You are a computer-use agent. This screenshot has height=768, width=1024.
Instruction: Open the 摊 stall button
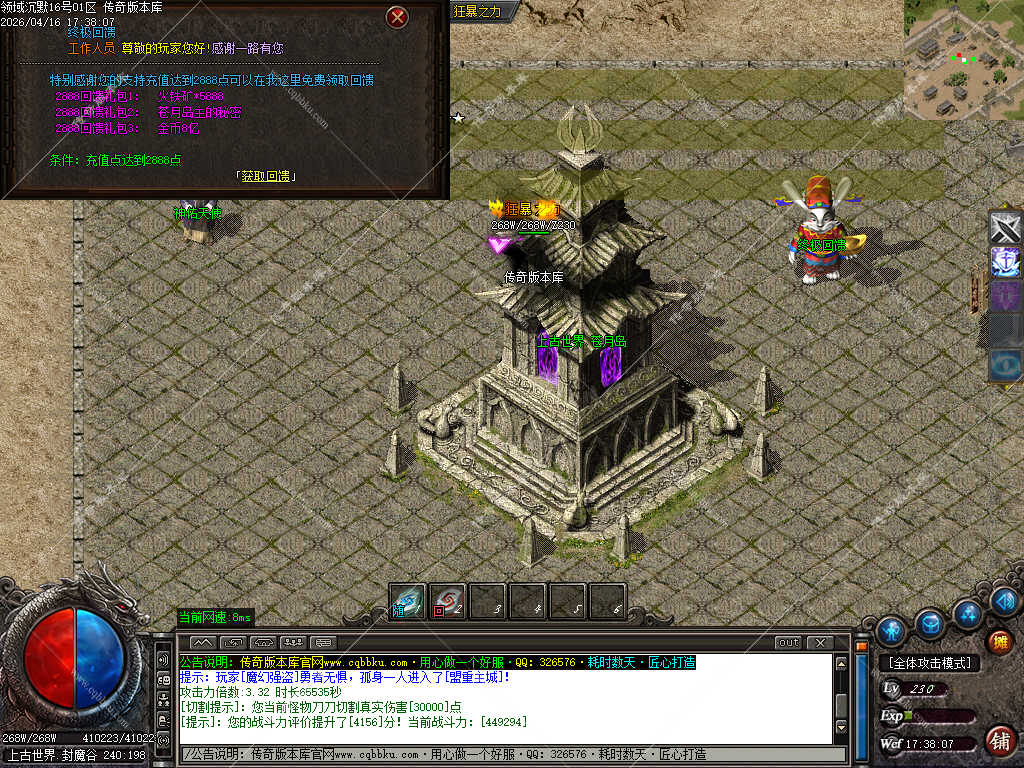[x=1000, y=641]
